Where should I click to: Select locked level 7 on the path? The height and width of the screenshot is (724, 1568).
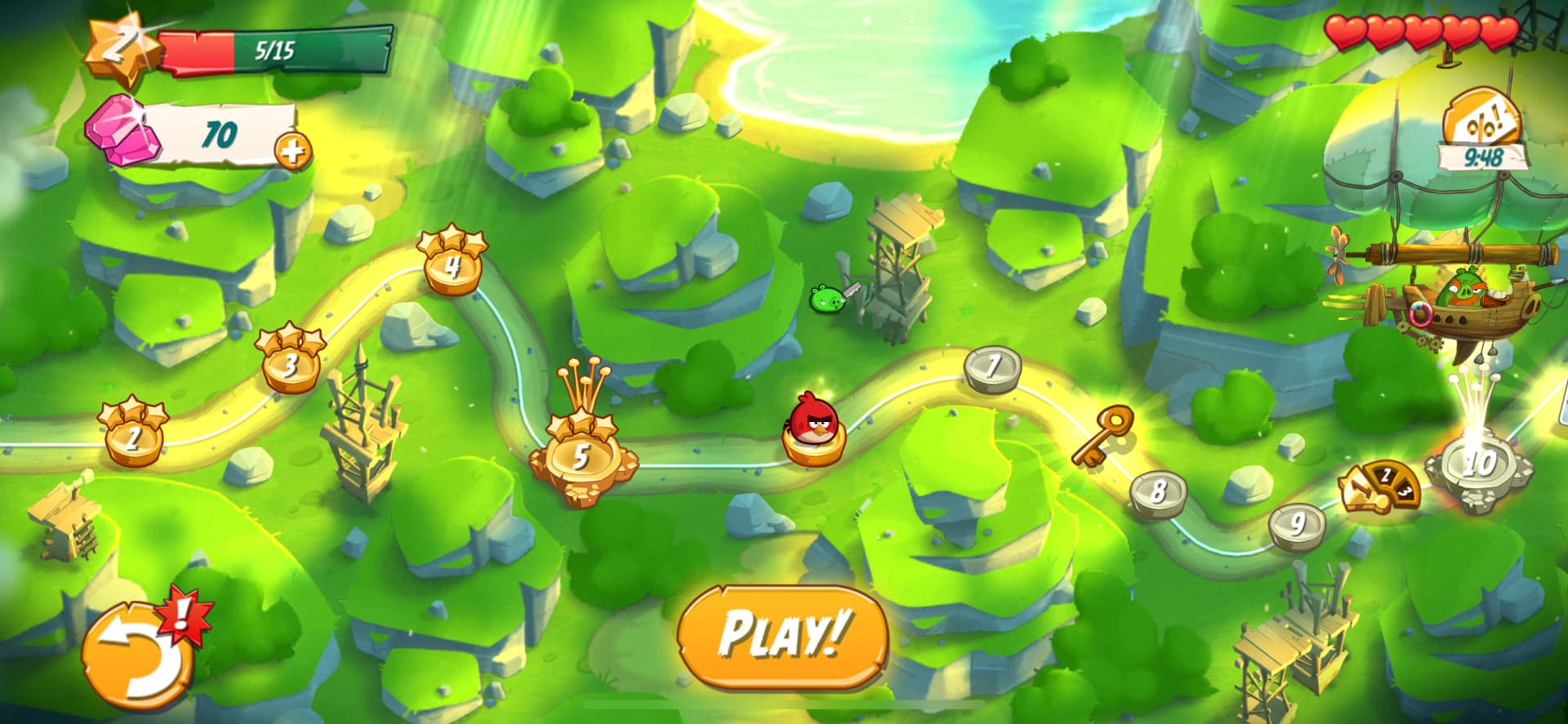tap(992, 367)
